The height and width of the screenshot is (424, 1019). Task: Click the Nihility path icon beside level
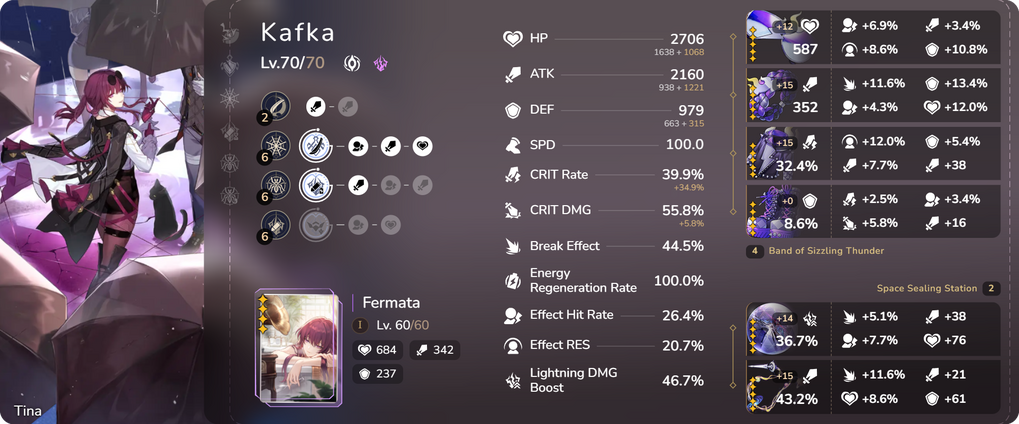352,63
